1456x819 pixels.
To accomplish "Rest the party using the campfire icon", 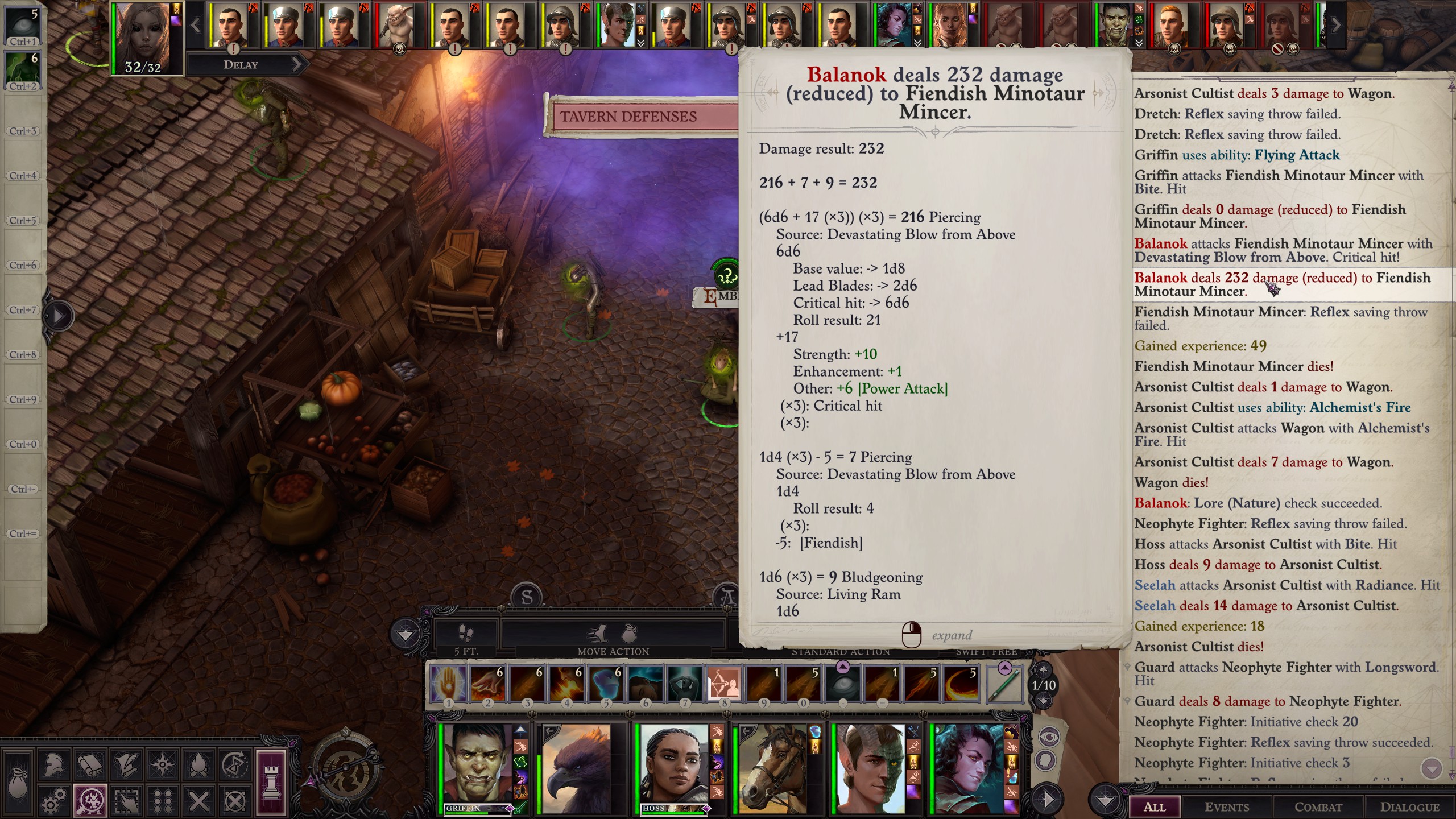I will [198, 764].
